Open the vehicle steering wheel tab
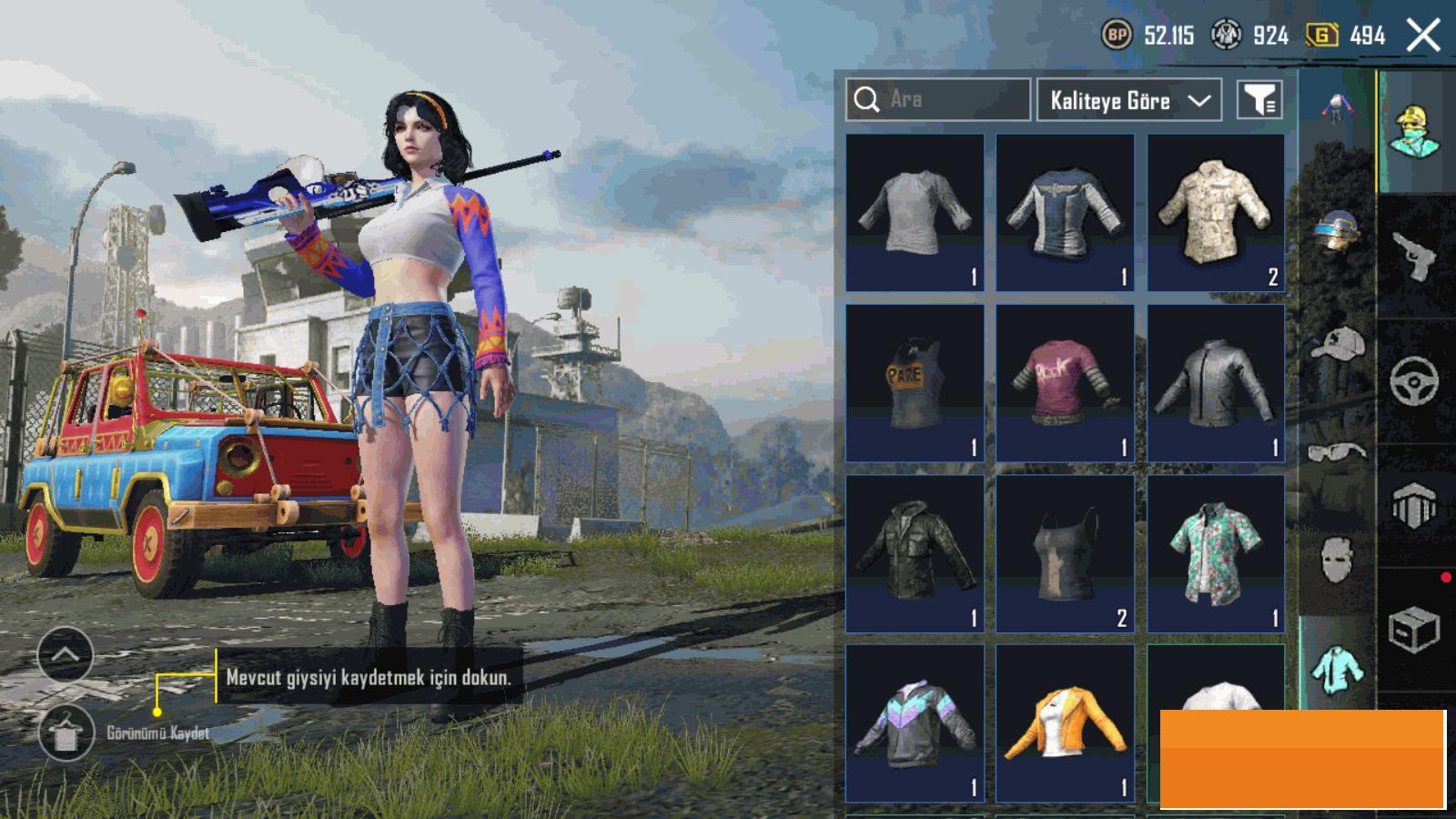1456x819 pixels. [1415, 380]
